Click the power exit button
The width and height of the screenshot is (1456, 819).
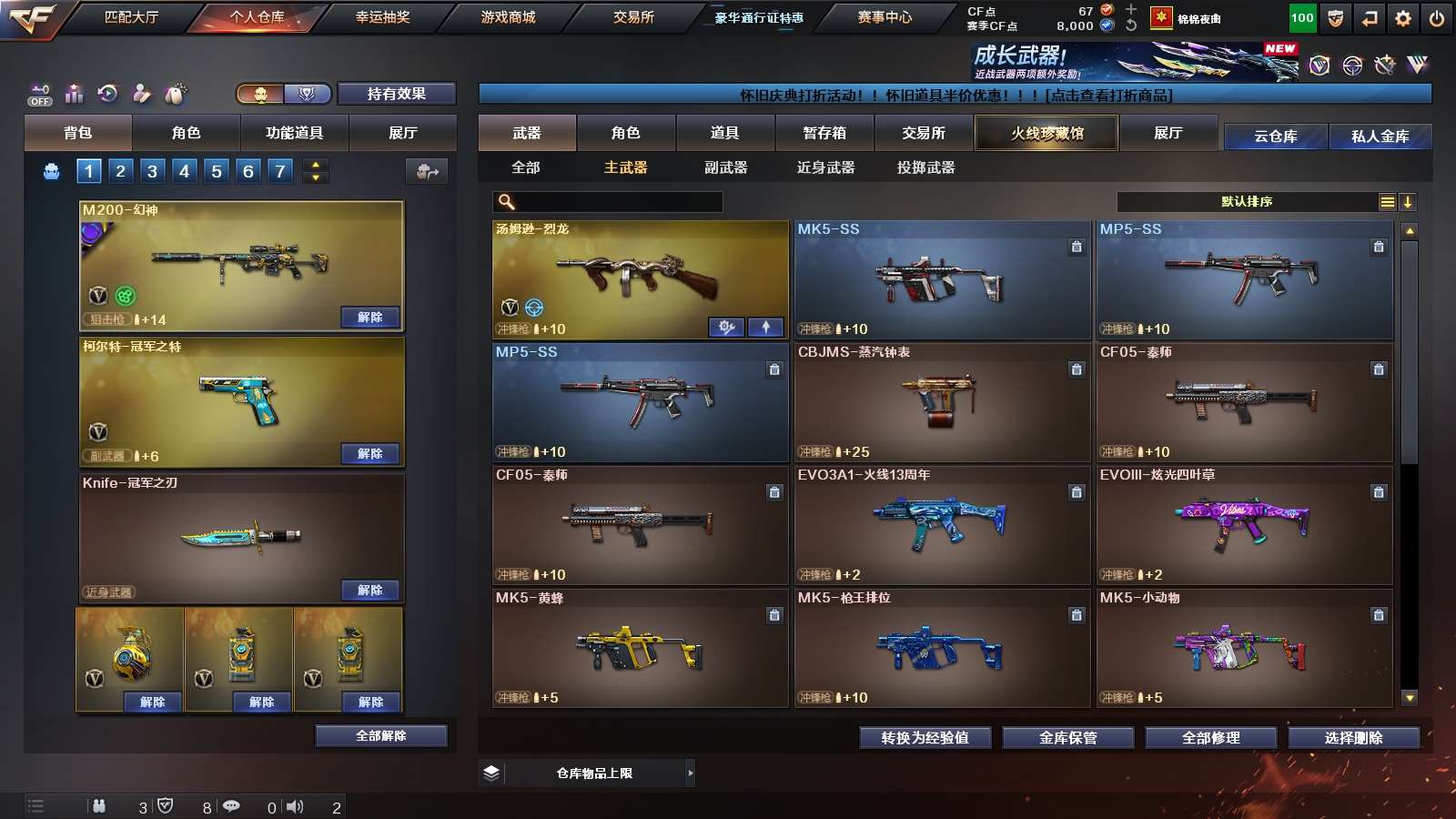click(x=1437, y=18)
